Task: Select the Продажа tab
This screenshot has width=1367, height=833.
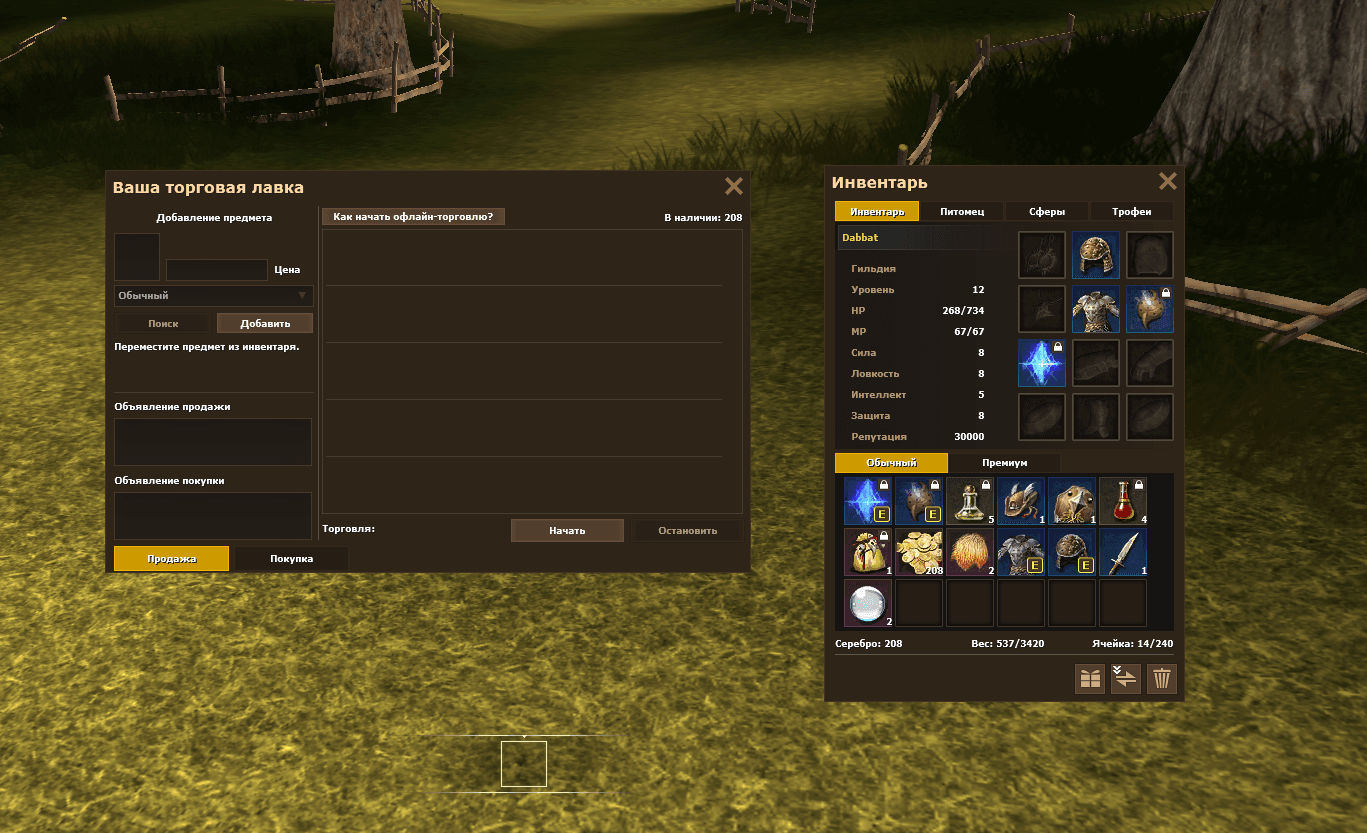Action: click(x=171, y=558)
